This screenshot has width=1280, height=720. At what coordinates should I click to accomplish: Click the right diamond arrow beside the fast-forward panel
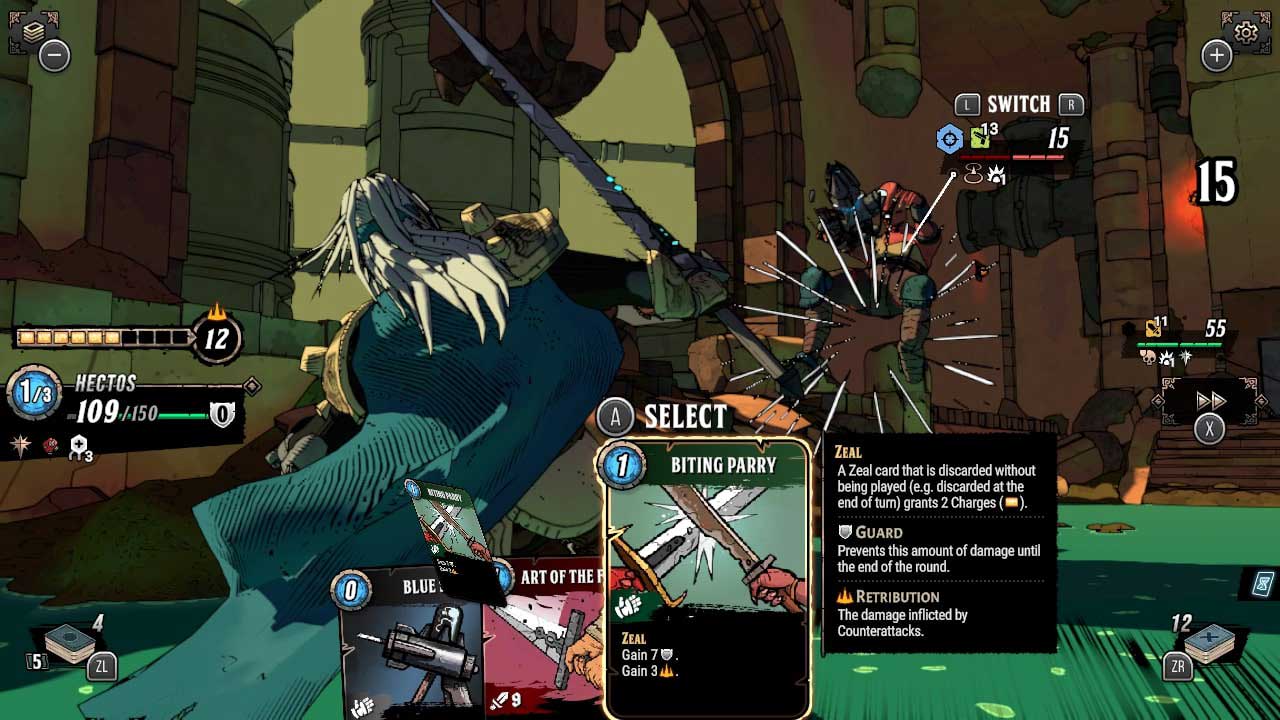click(x=1262, y=401)
